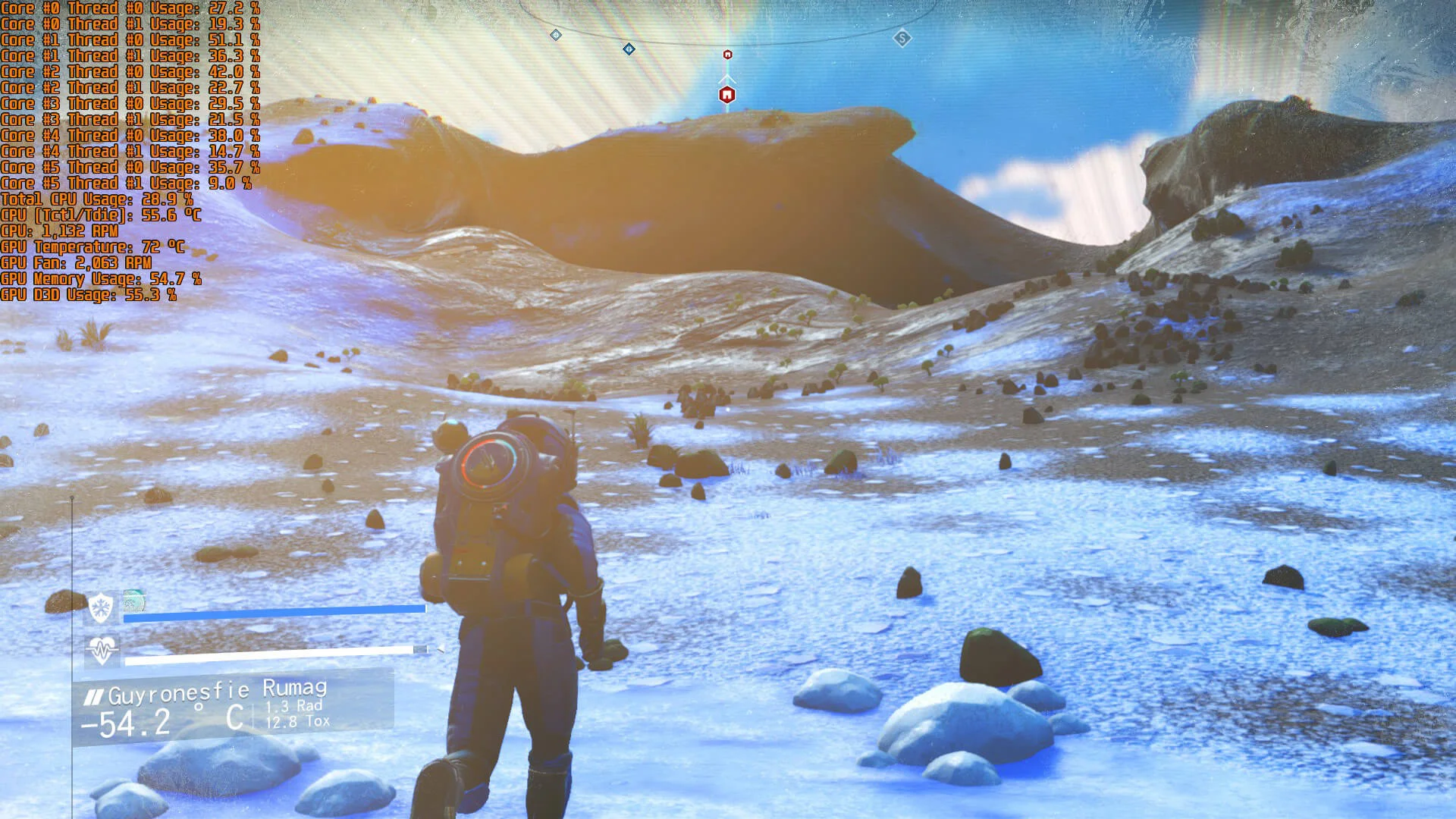Click the heart pulse life support icon
Viewport: 1456px width, 819px height.
tap(102, 650)
